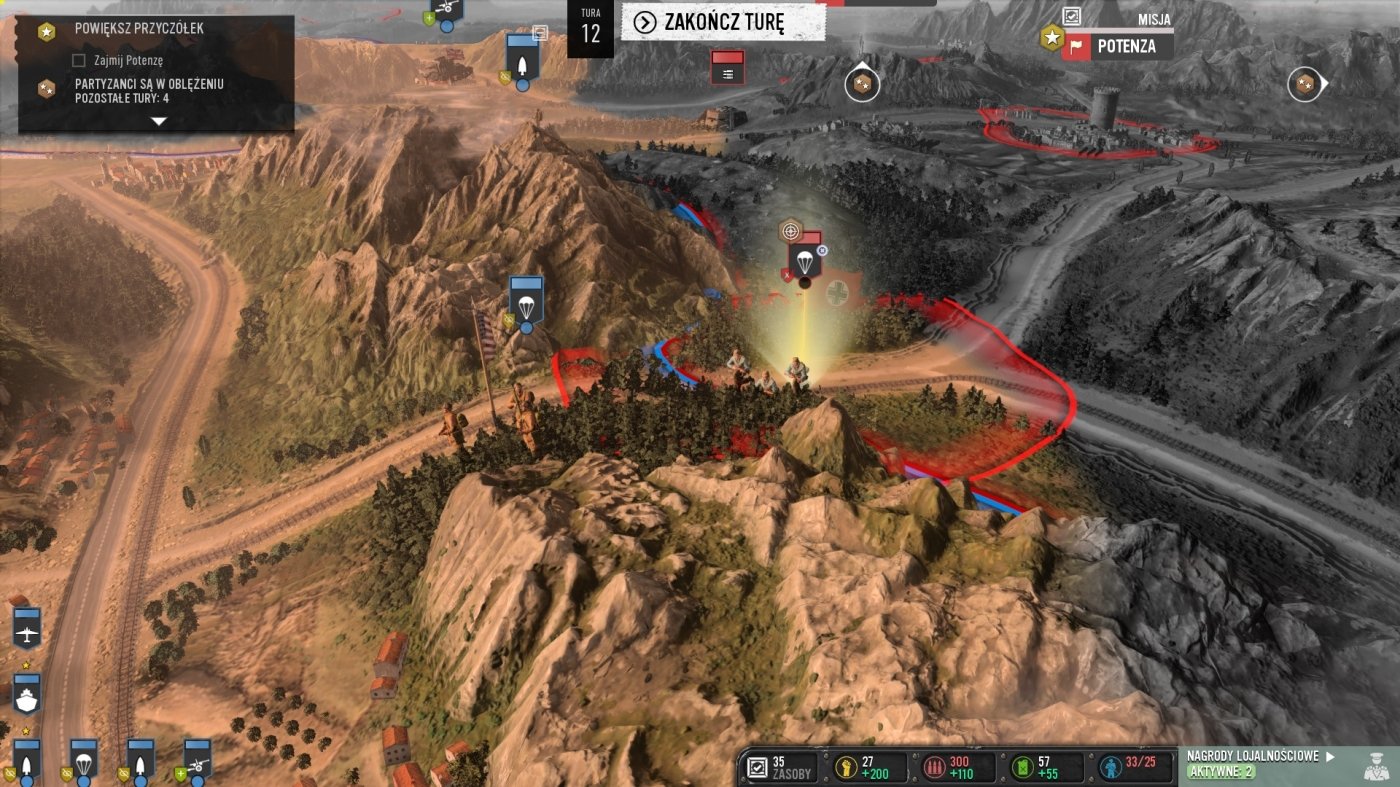The image size is (1400, 787).
Task: Select the paratrooper unit beside the American flag
Action: (x=526, y=301)
